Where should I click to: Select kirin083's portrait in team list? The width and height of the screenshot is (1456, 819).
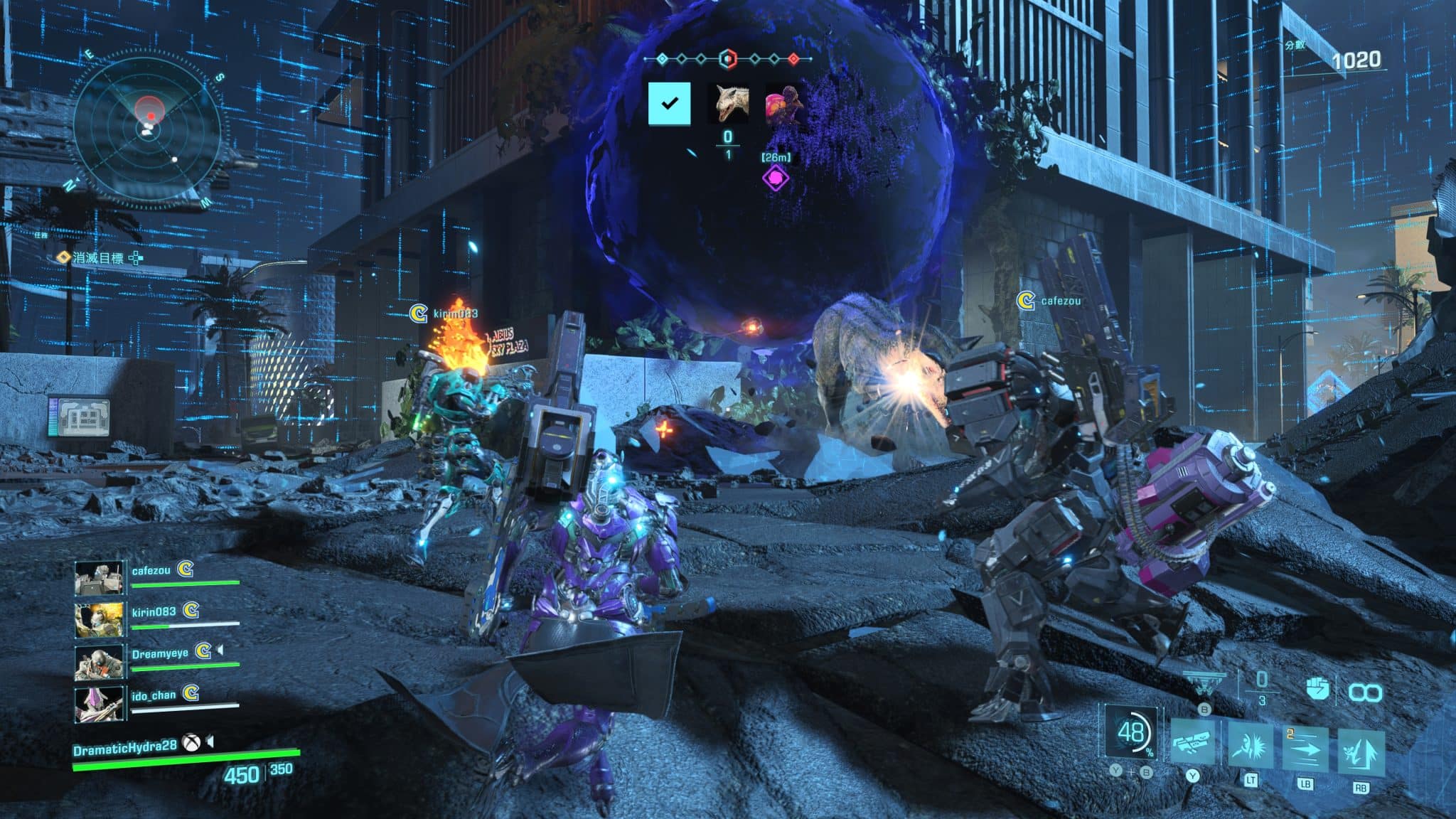pyautogui.click(x=99, y=619)
